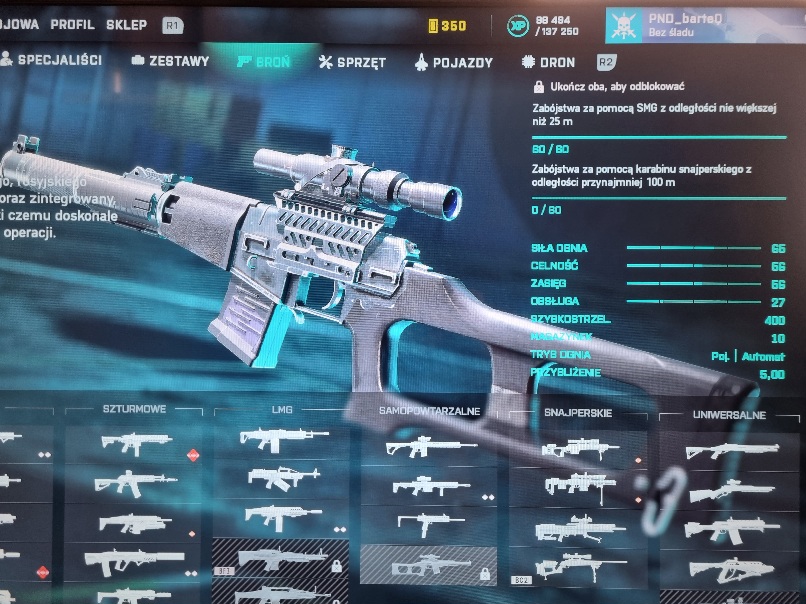Go to the SKLEP store tab
Image resolution: width=806 pixels, height=604 pixels.
click(126, 25)
